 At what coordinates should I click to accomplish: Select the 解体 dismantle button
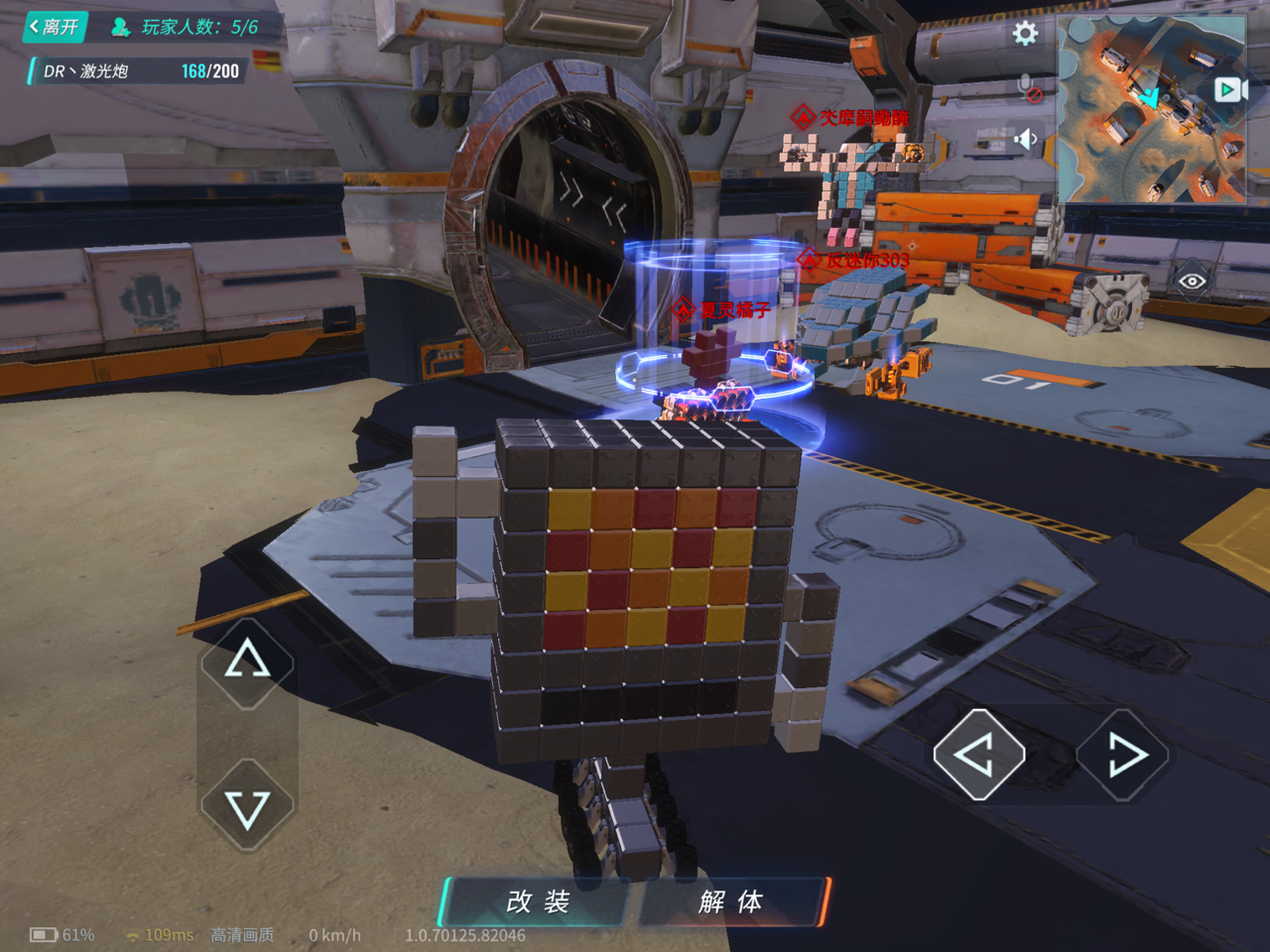[731, 901]
